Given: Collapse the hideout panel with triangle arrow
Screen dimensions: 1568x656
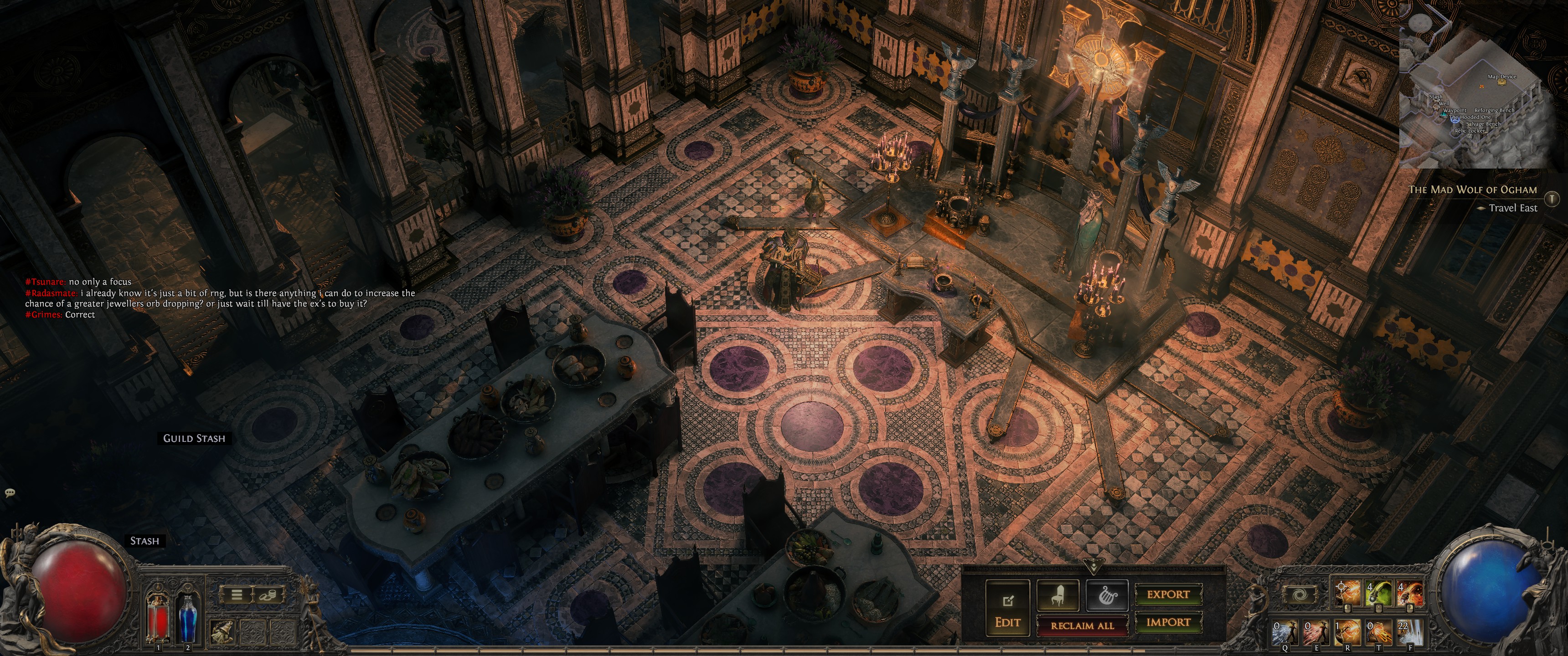Looking at the screenshot, I should point(1093,568).
